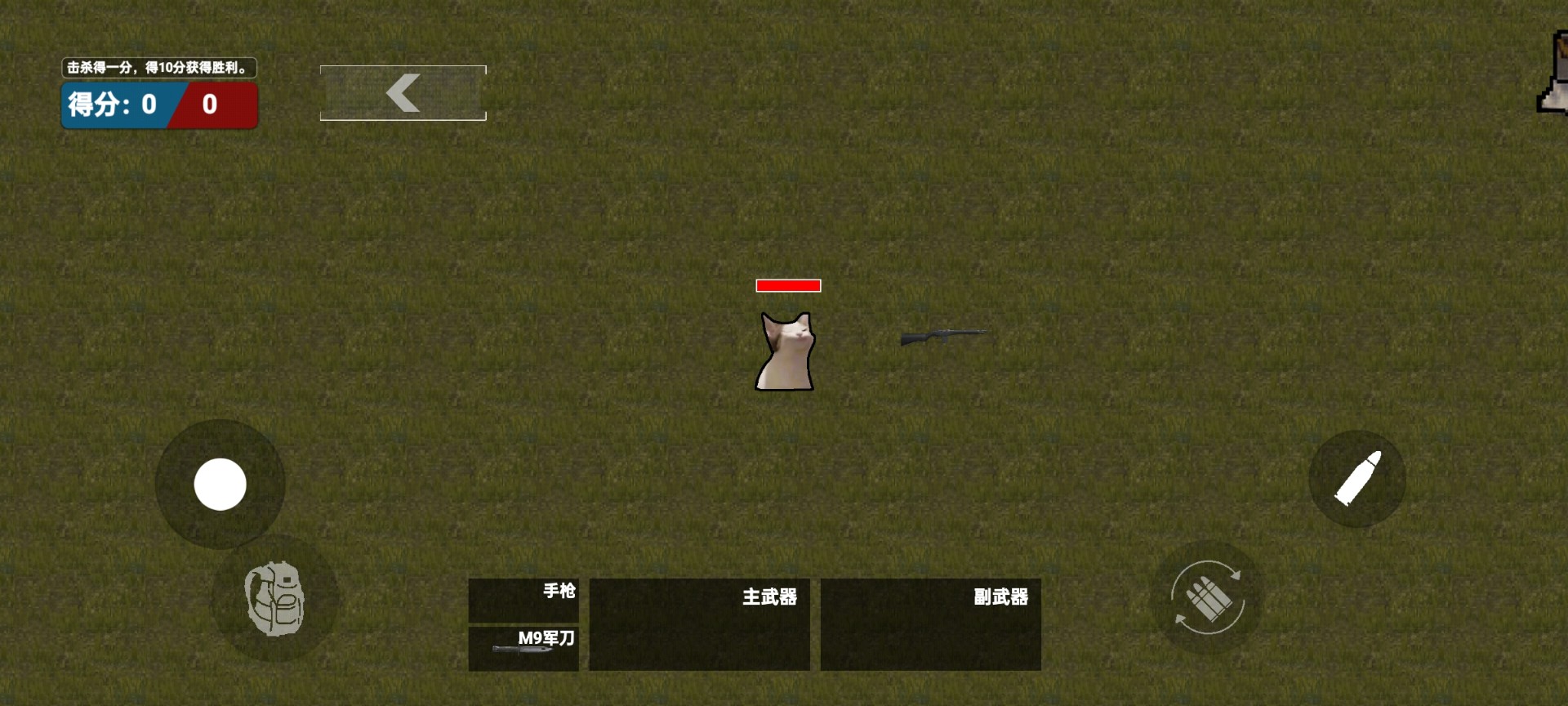Tap the movement joystick base circle
1568x706 pixels.
click(x=220, y=485)
